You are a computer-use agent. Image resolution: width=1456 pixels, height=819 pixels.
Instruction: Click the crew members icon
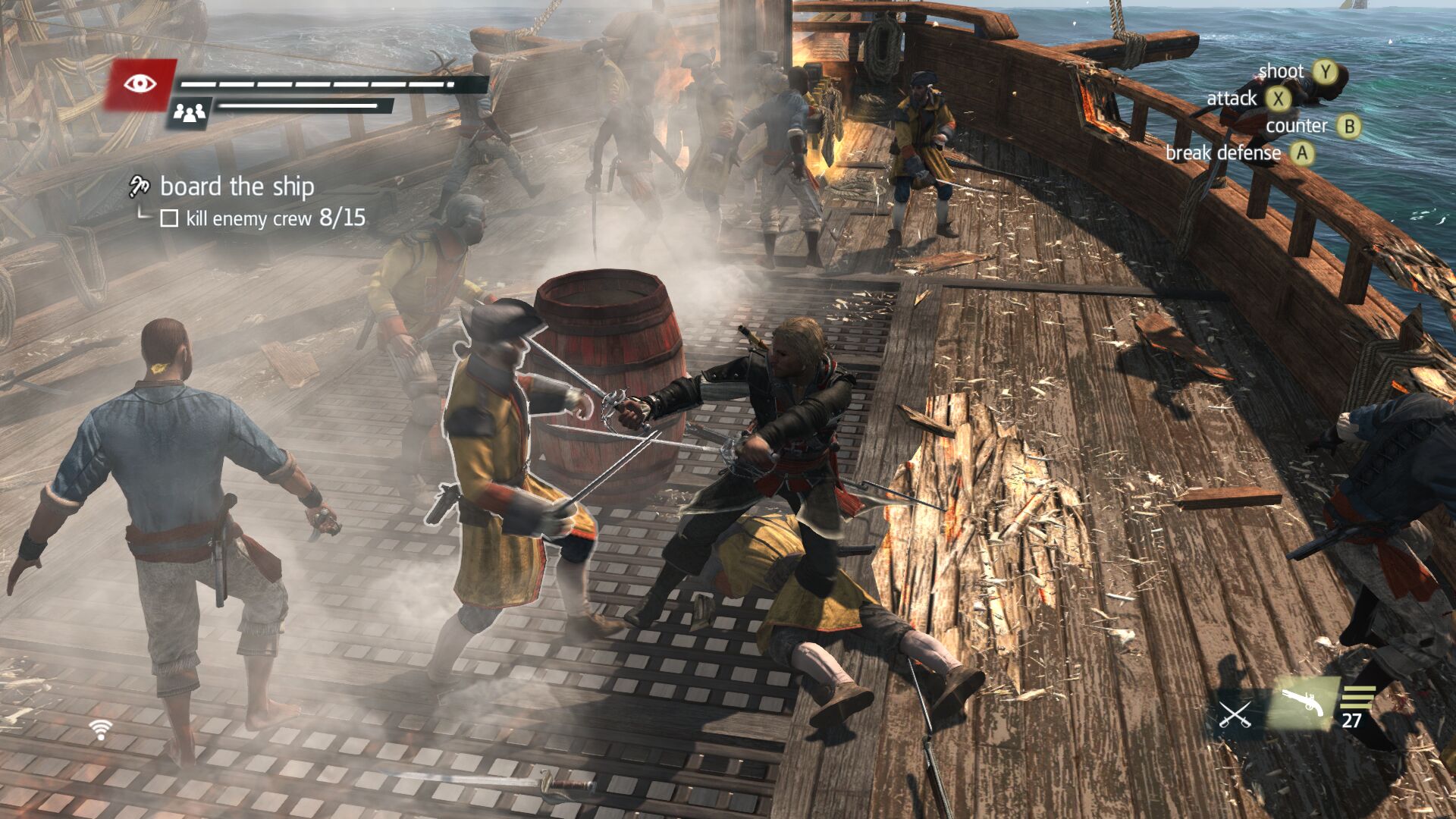pos(190,114)
